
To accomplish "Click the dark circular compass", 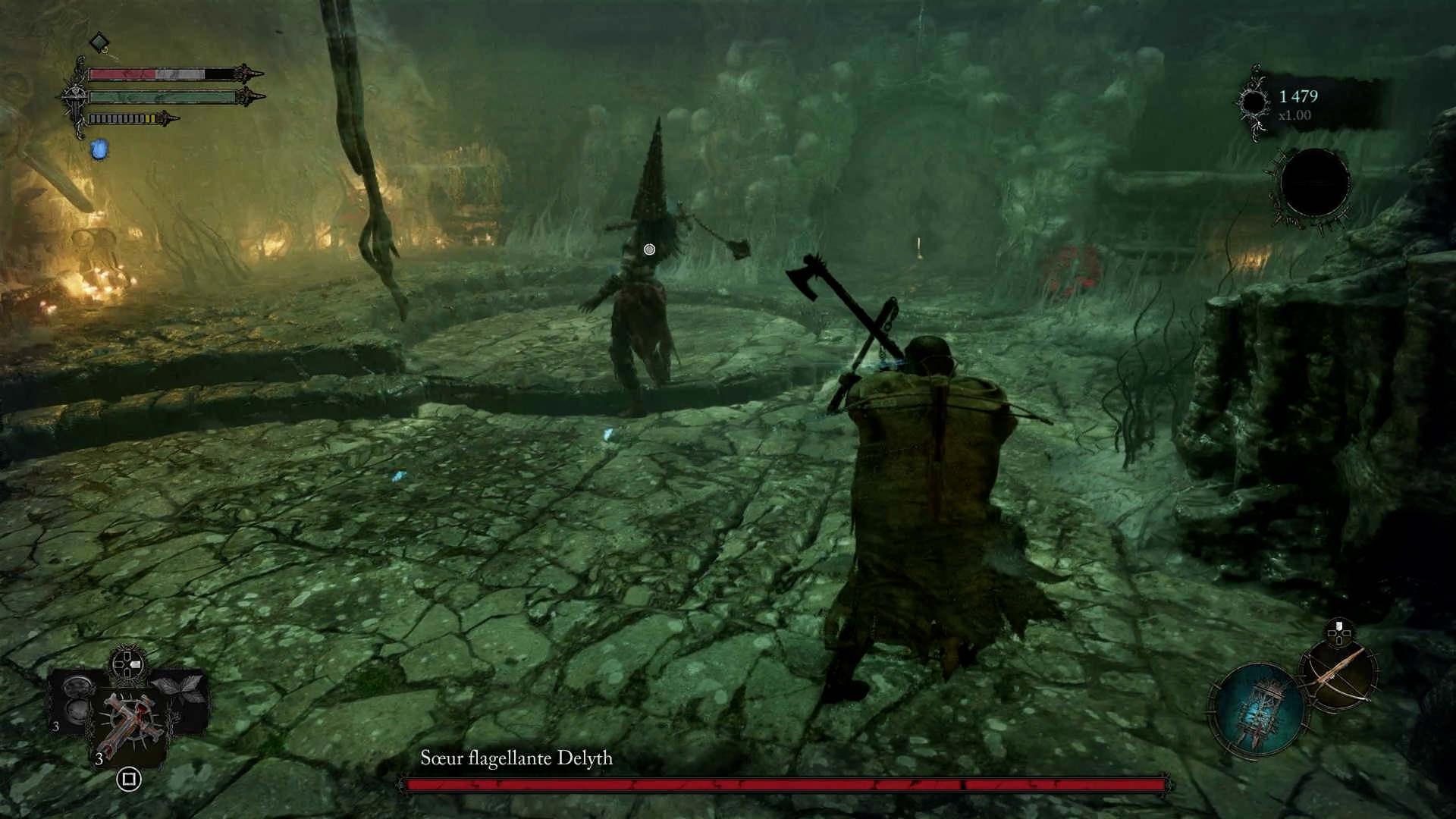I will point(1314,184).
